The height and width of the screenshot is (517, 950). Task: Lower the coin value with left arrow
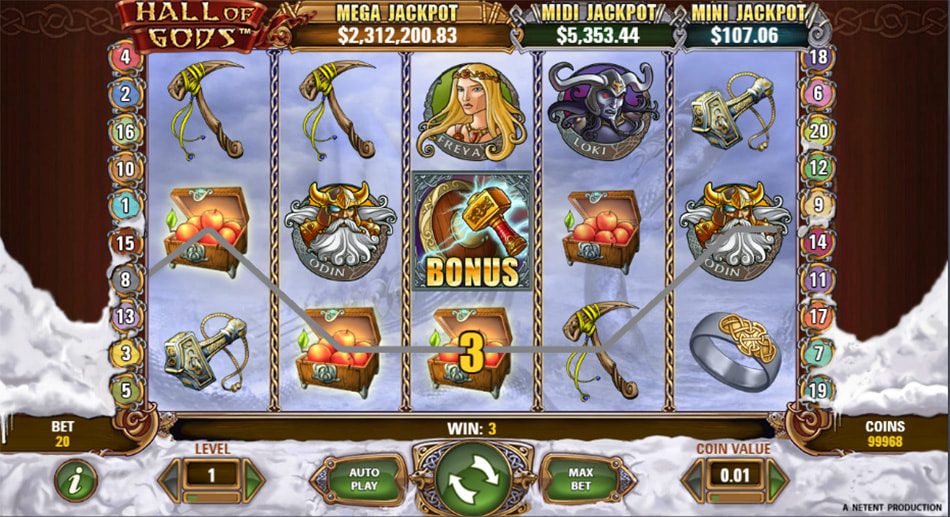click(x=695, y=479)
